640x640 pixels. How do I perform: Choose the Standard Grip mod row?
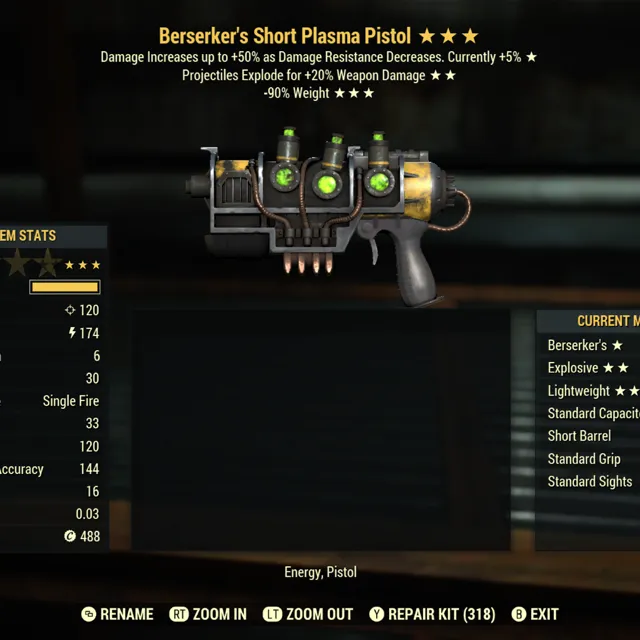(x=584, y=459)
